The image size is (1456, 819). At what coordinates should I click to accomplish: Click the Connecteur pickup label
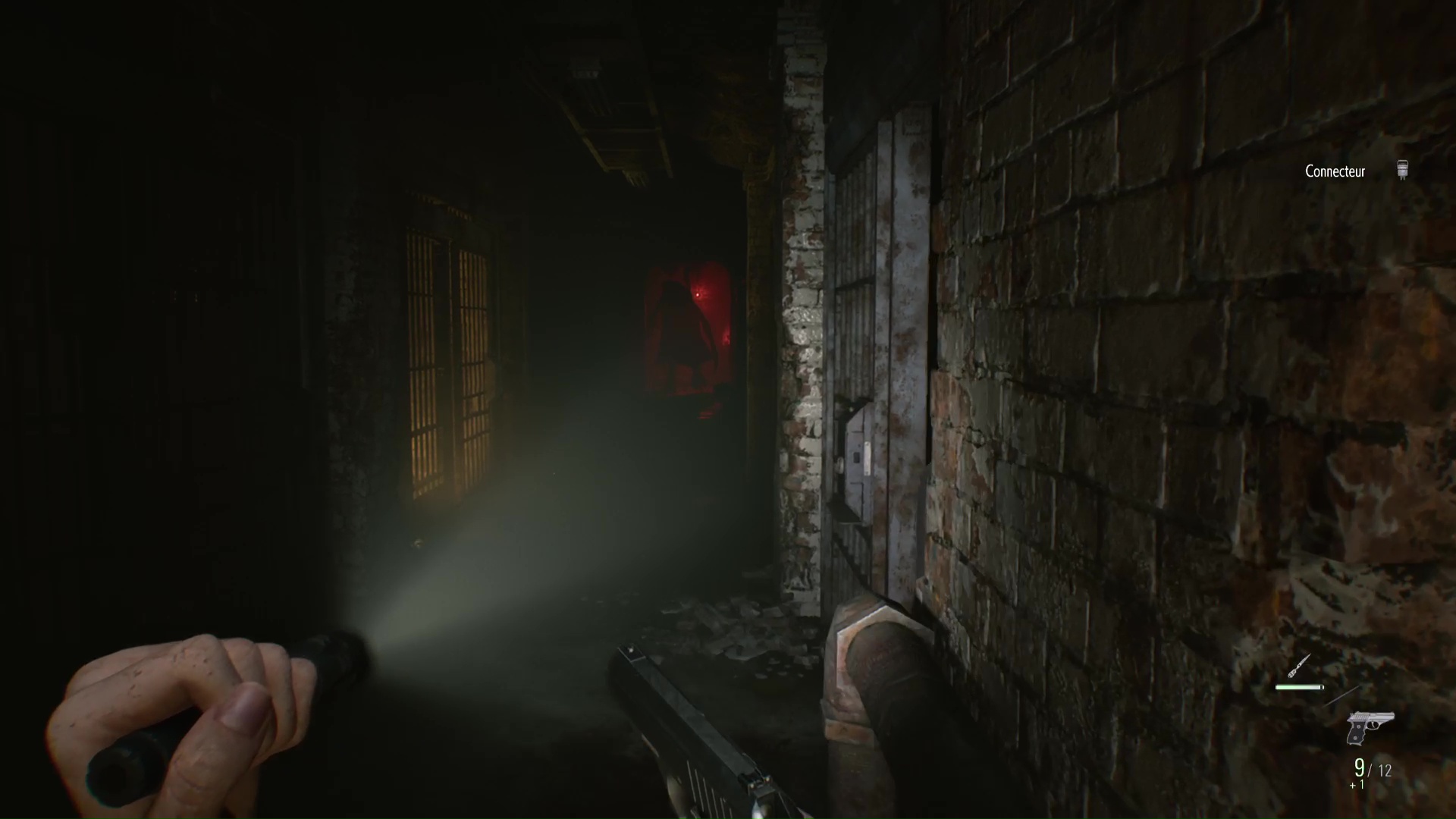pyautogui.click(x=1337, y=171)
